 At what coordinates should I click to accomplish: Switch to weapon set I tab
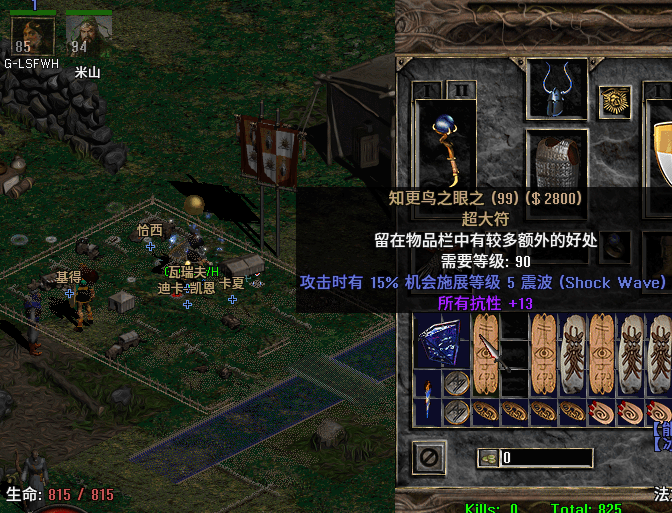[429, 91]
